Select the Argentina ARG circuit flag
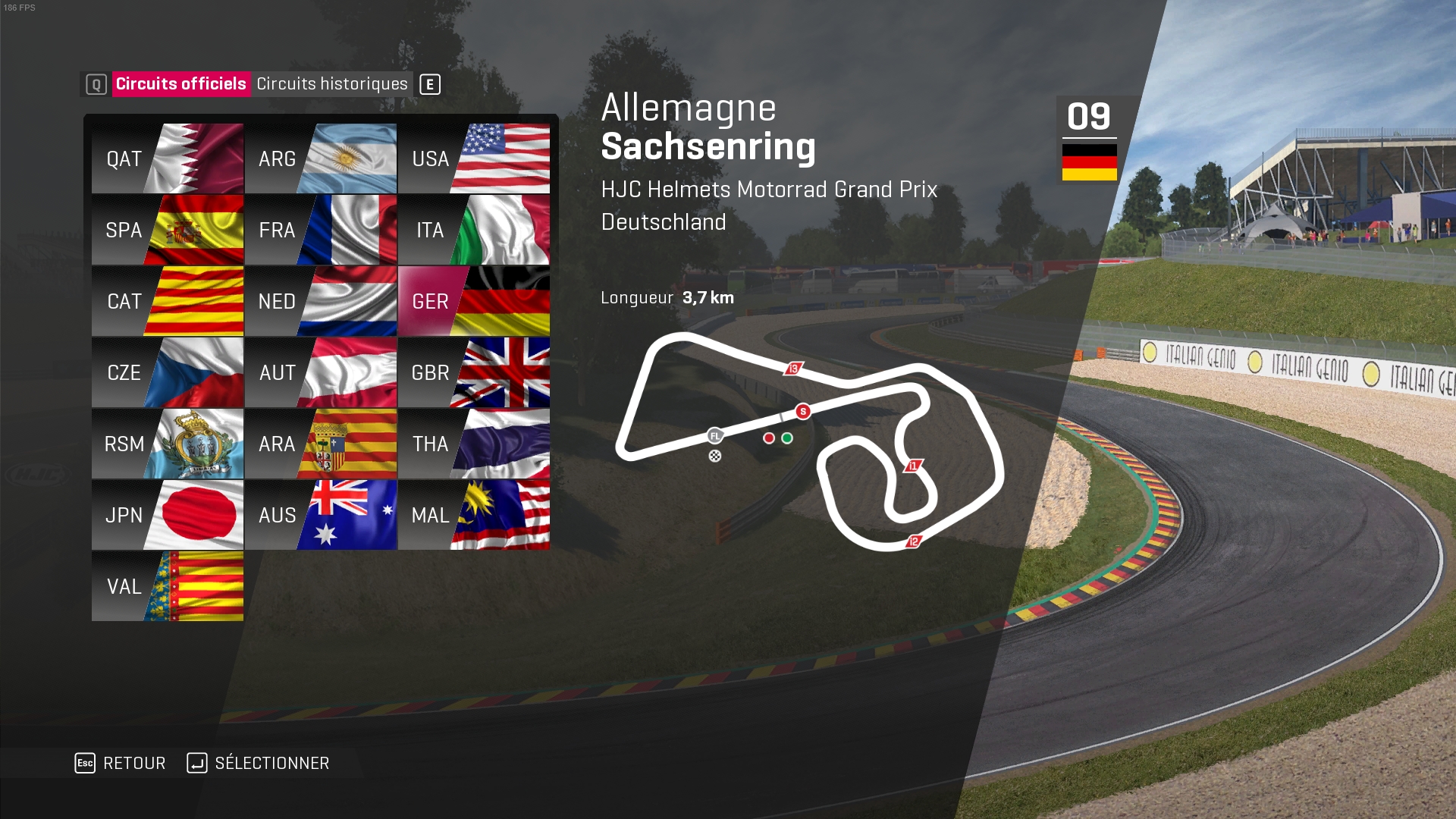 (320, 158)
